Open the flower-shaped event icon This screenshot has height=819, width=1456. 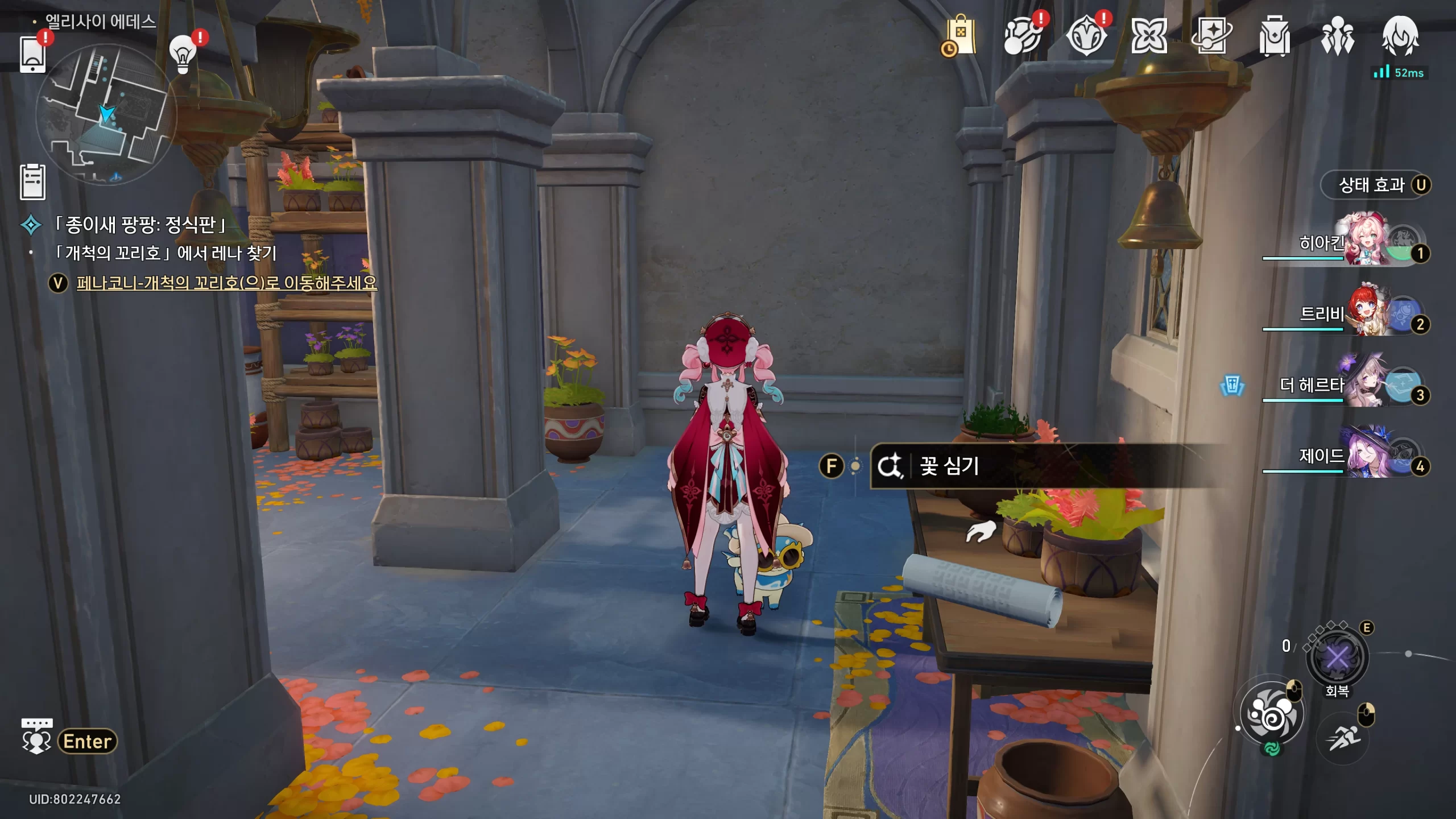tap(1149, 36)
